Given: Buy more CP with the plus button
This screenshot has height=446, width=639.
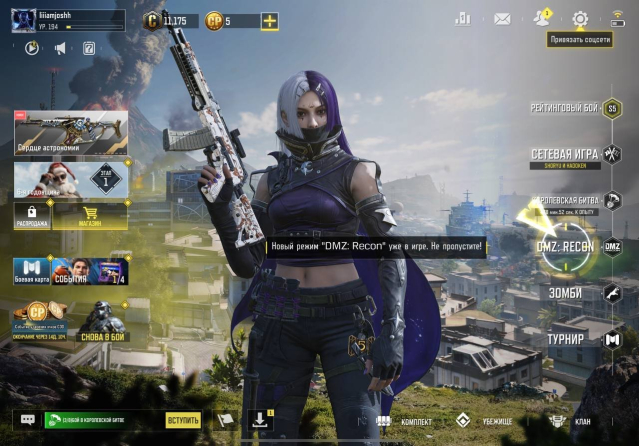Looking at the screenshot, I should 269,21.
